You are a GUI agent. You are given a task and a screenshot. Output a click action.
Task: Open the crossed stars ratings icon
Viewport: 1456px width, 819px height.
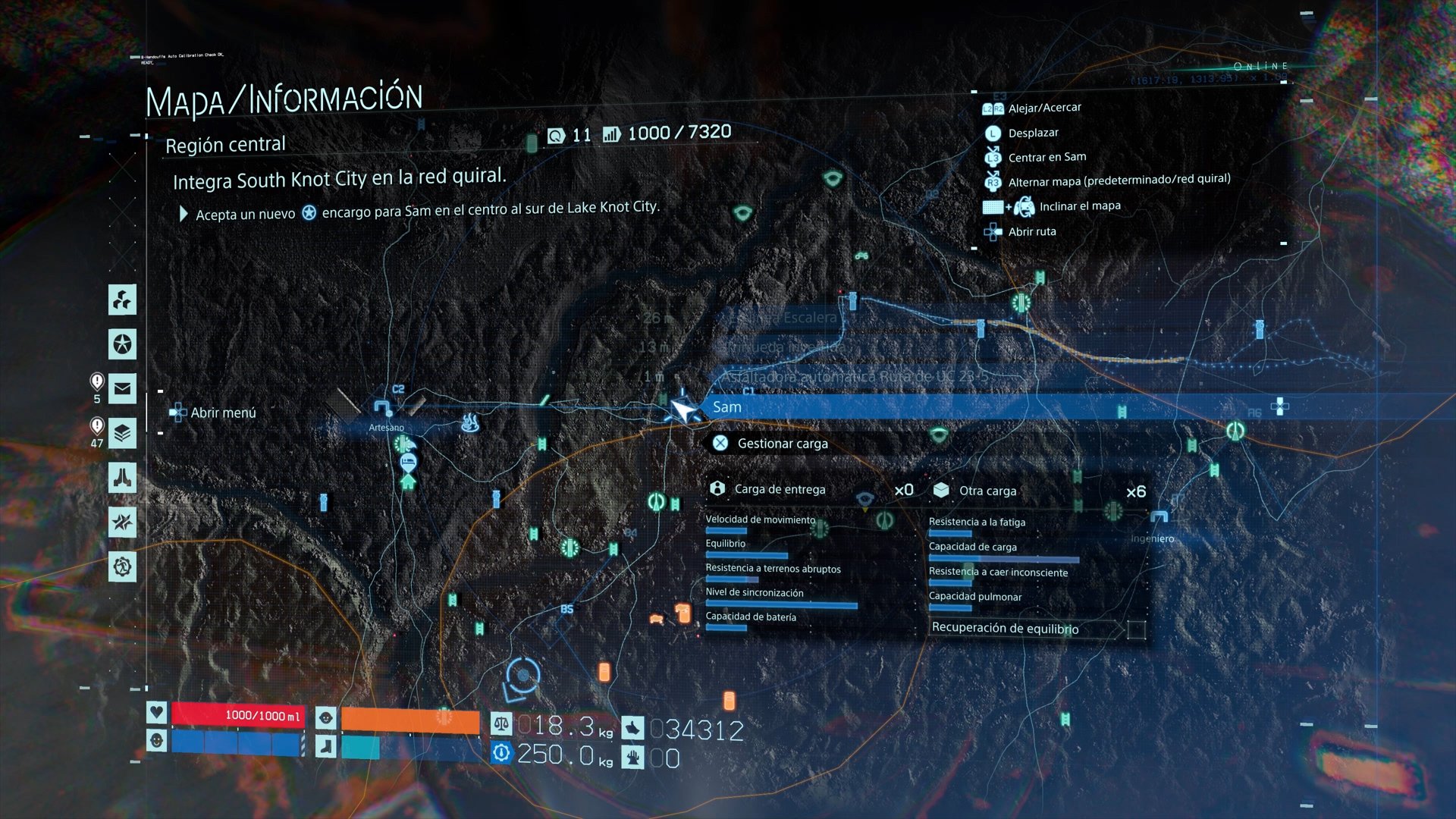122,522
